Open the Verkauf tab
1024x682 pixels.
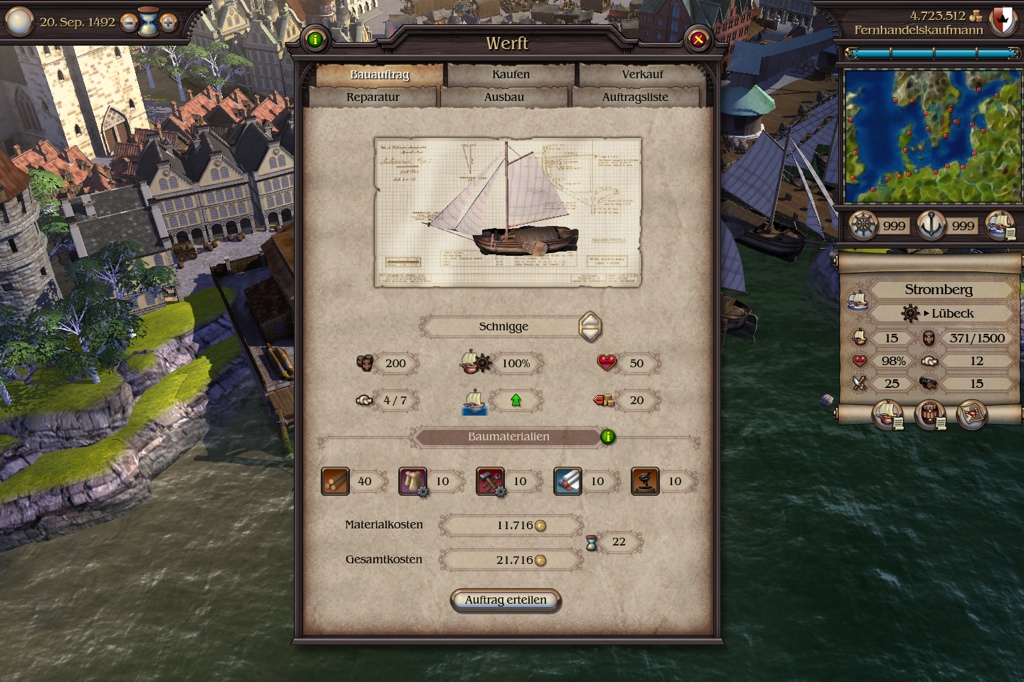point(641,74)
